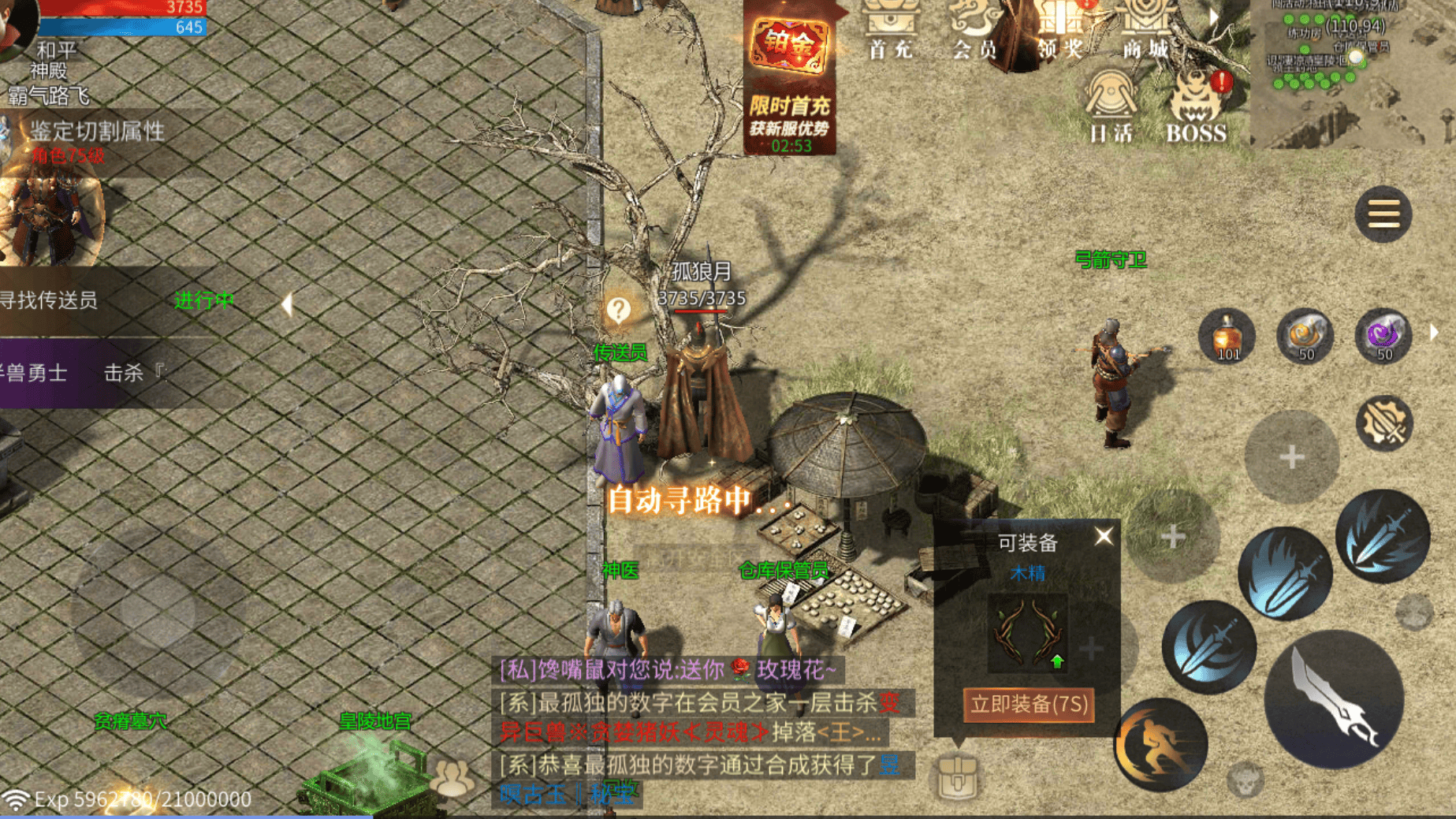Image resolution: width=1456 pixels, height=819 pixels.
Task: Open the 商城 shop
Action: (1146, 32)
